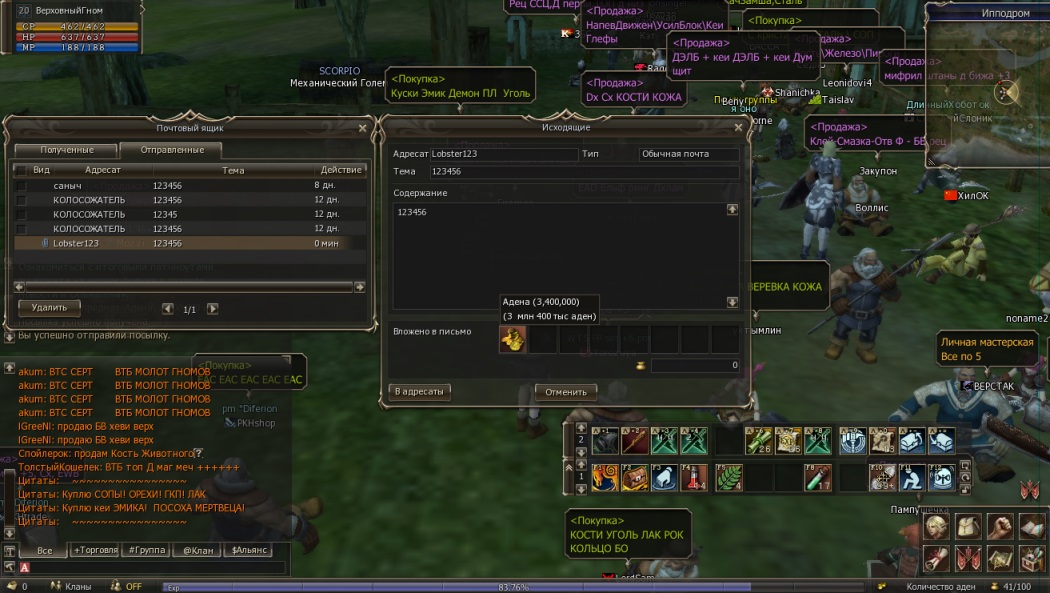Viewport: 1050px width, 593px height.
Task: Close the Исходящие mail window
Action: click(x=738, y=128)
